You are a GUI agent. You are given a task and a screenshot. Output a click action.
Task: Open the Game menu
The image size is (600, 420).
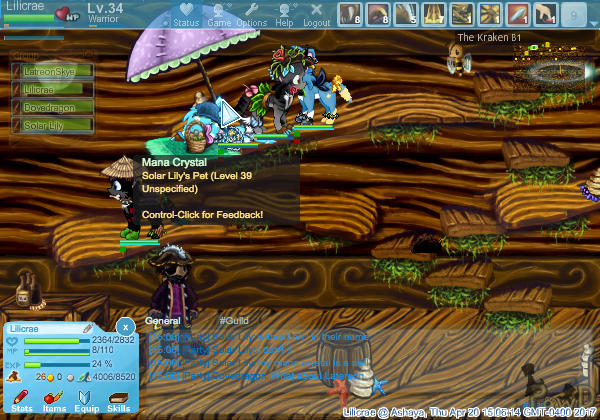[218, 15]
